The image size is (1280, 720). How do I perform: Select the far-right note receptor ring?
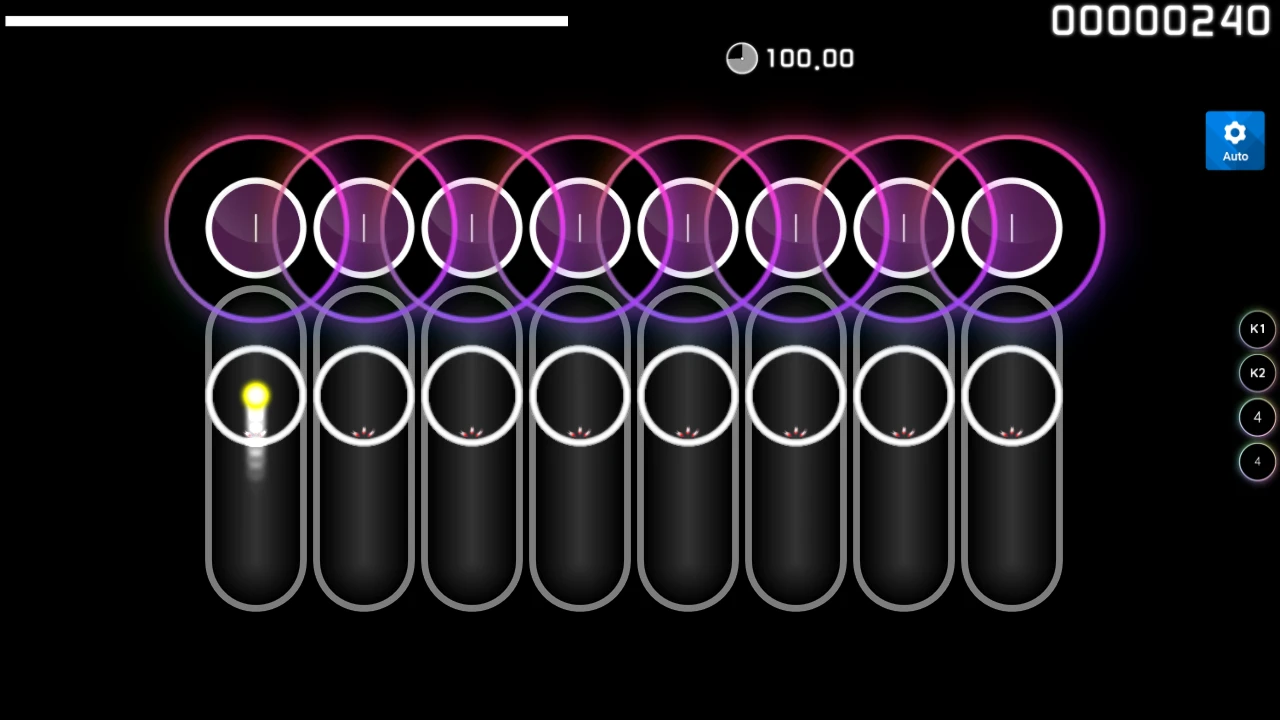1012,228
